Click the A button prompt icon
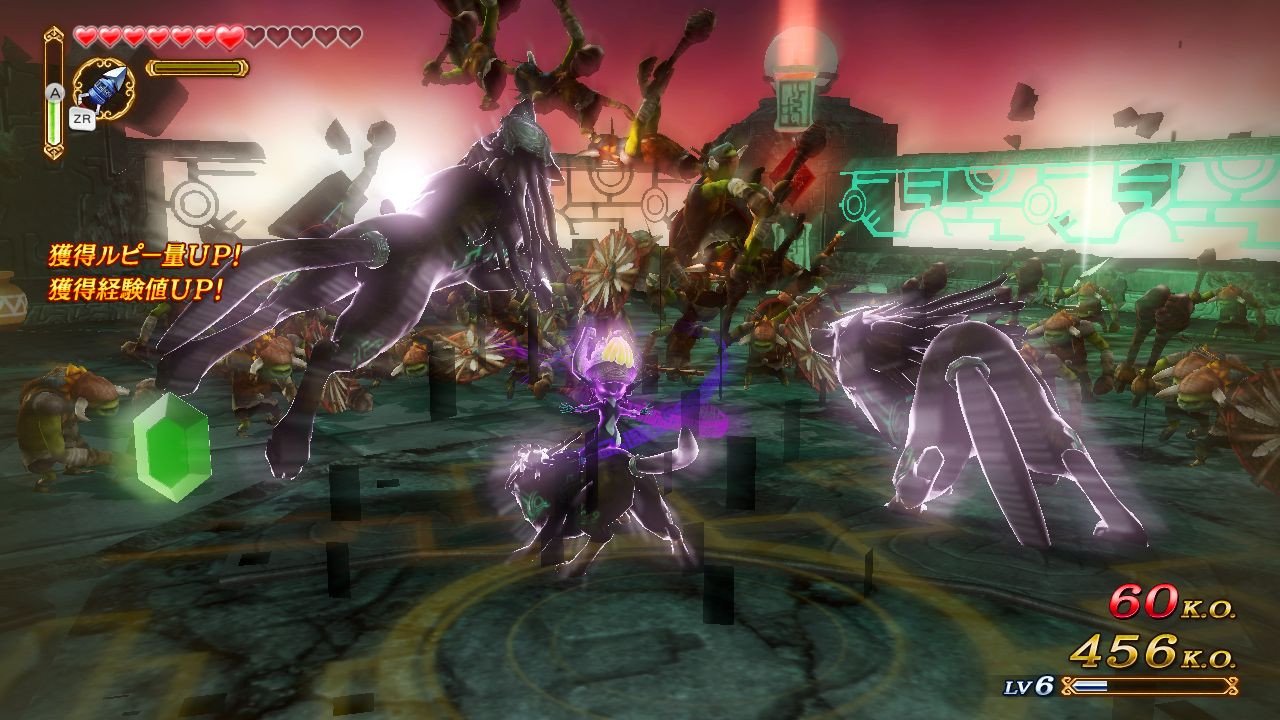This screenshot has width=1280, height=720. pos(56,93)
